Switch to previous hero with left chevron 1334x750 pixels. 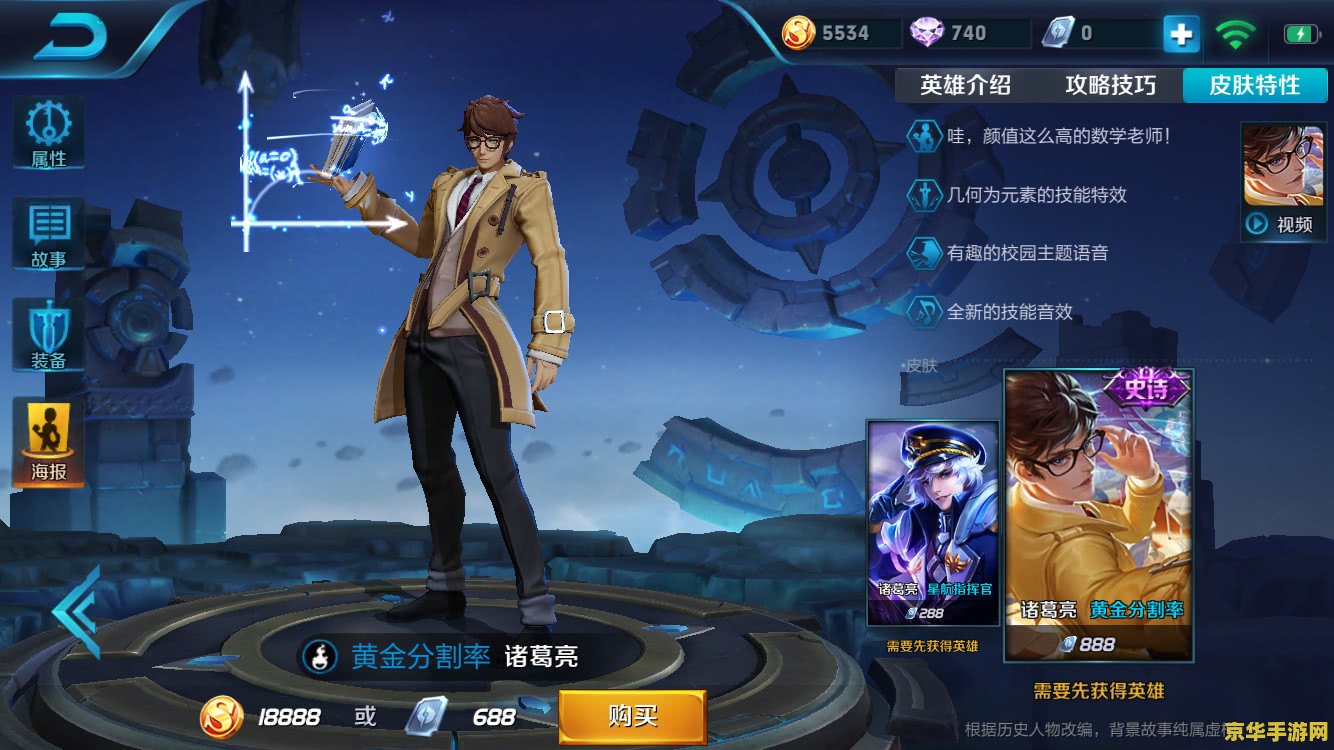point(76,612)
